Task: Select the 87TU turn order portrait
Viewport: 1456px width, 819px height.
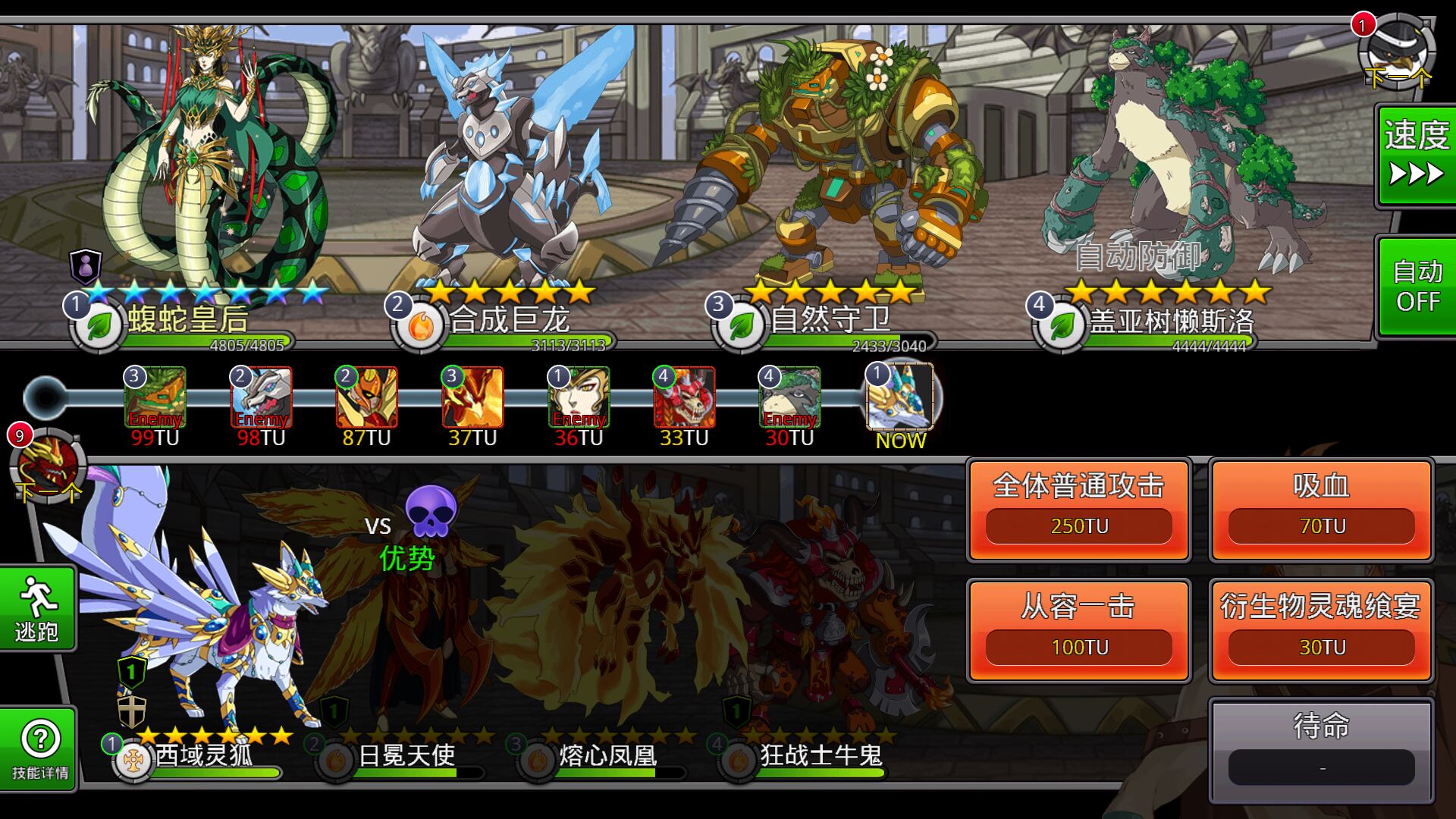Action: tap(367, 398)
